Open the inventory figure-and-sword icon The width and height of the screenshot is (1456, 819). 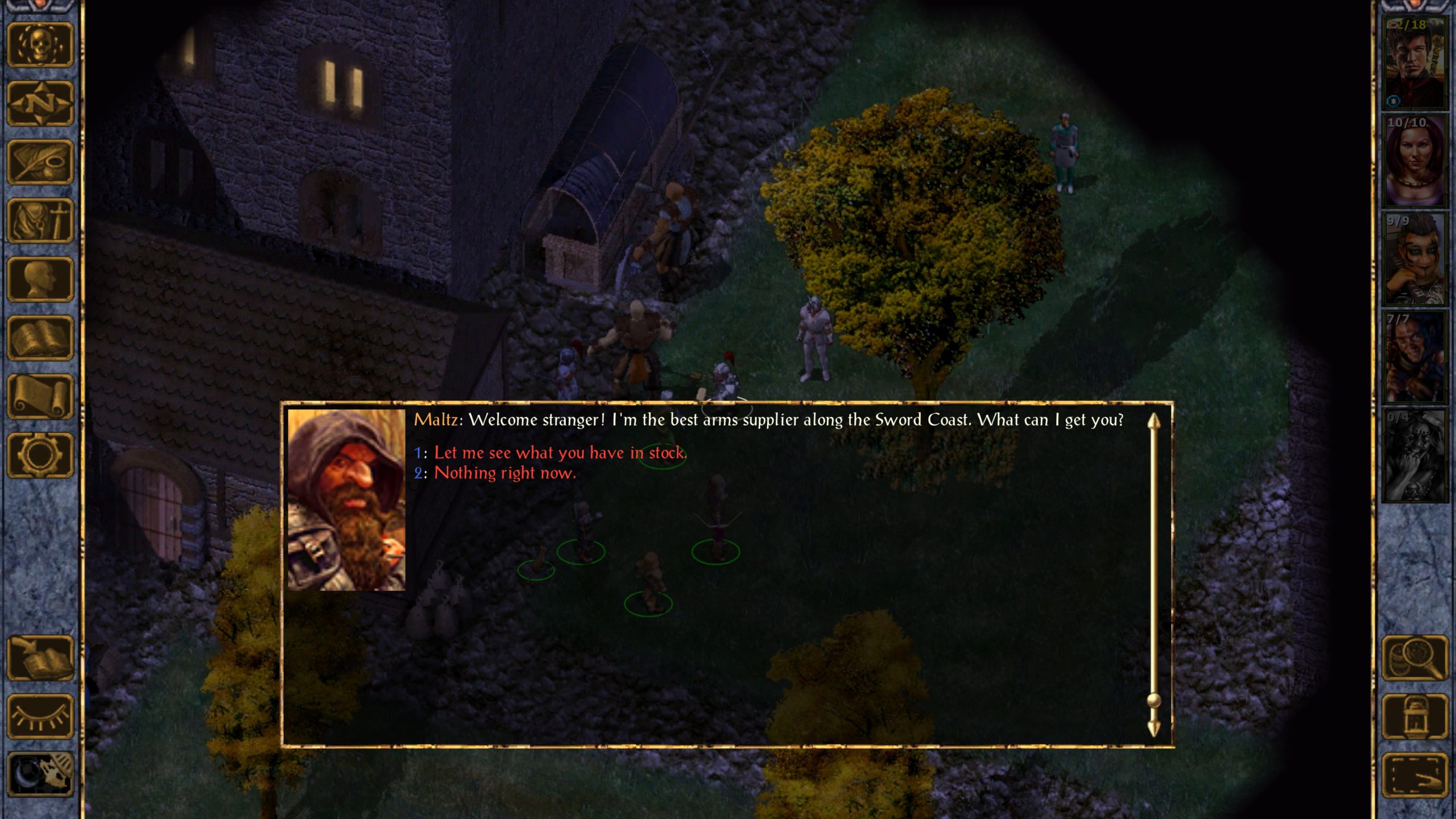coord(40,221)
